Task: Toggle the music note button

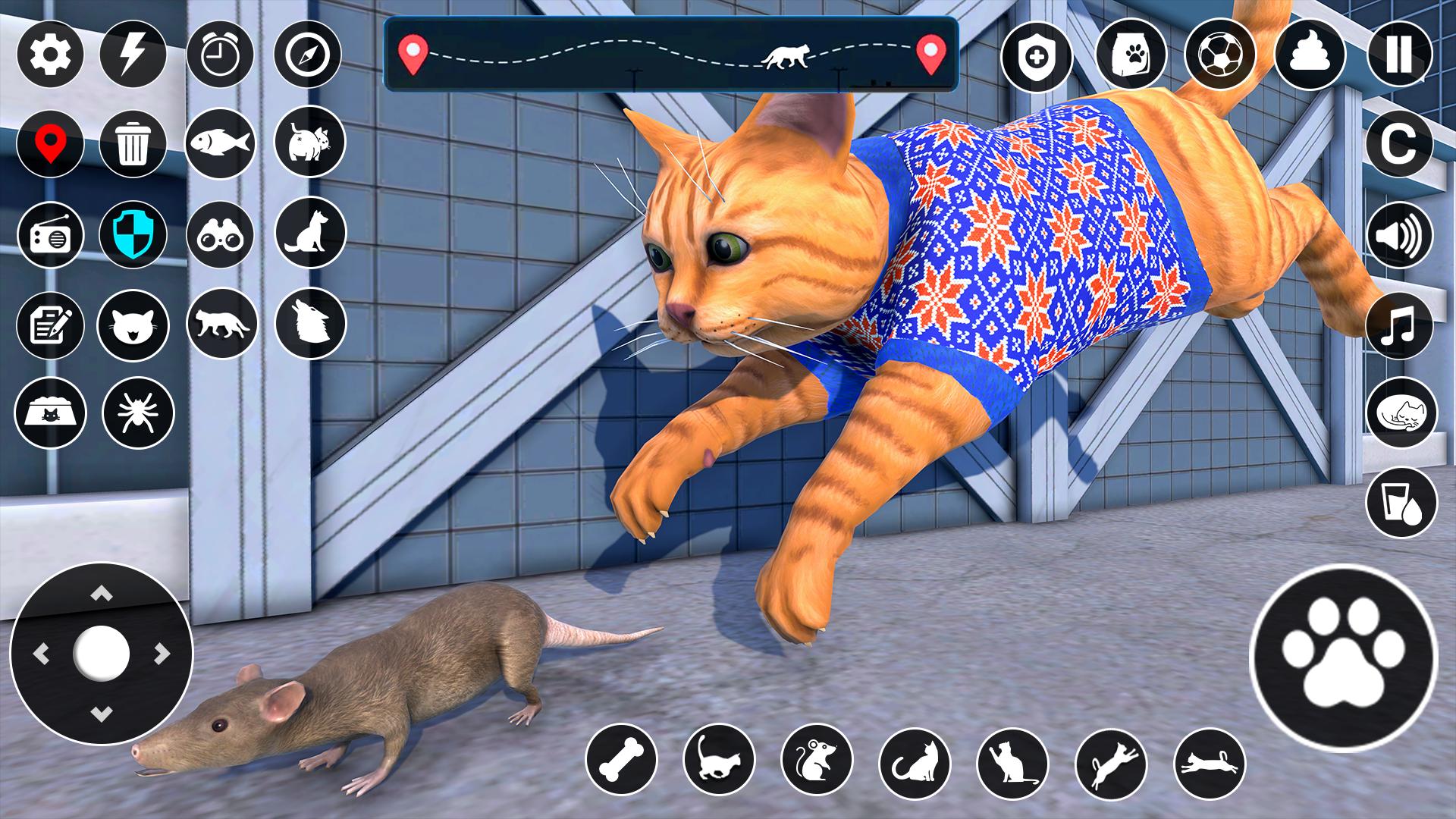Action: tap(1400, 326)
